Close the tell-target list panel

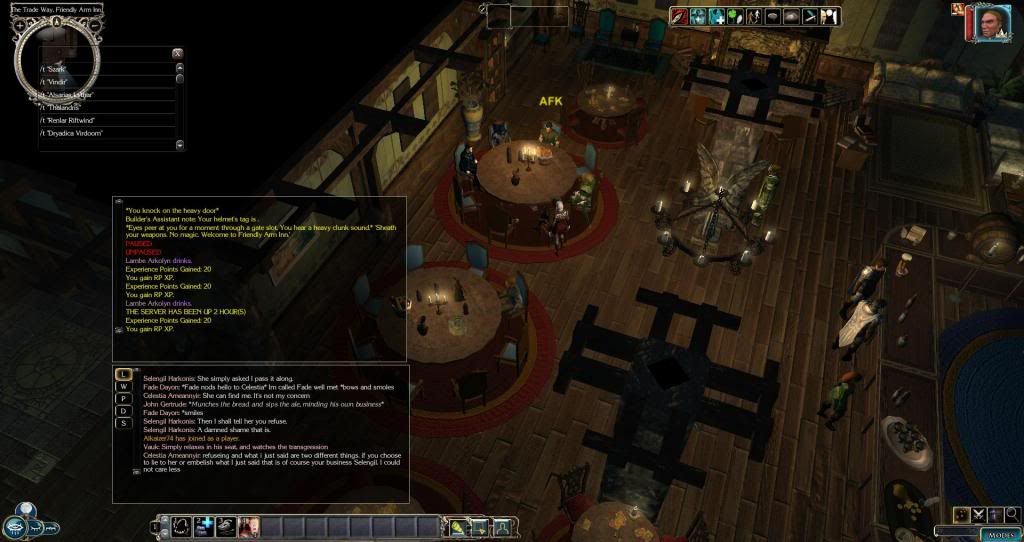point(177,53)
